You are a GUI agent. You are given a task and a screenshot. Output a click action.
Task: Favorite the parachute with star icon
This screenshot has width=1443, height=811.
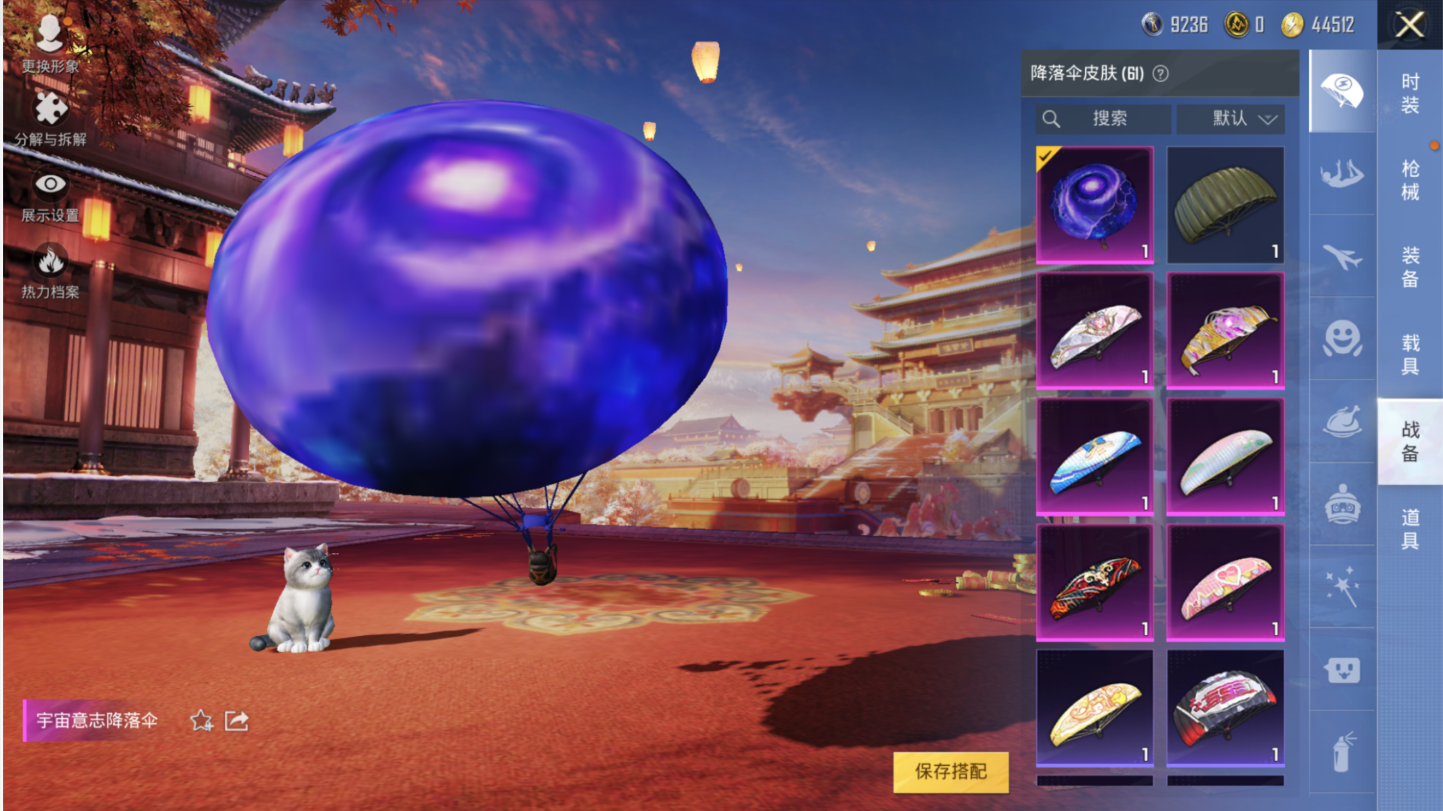pos(202,720)
